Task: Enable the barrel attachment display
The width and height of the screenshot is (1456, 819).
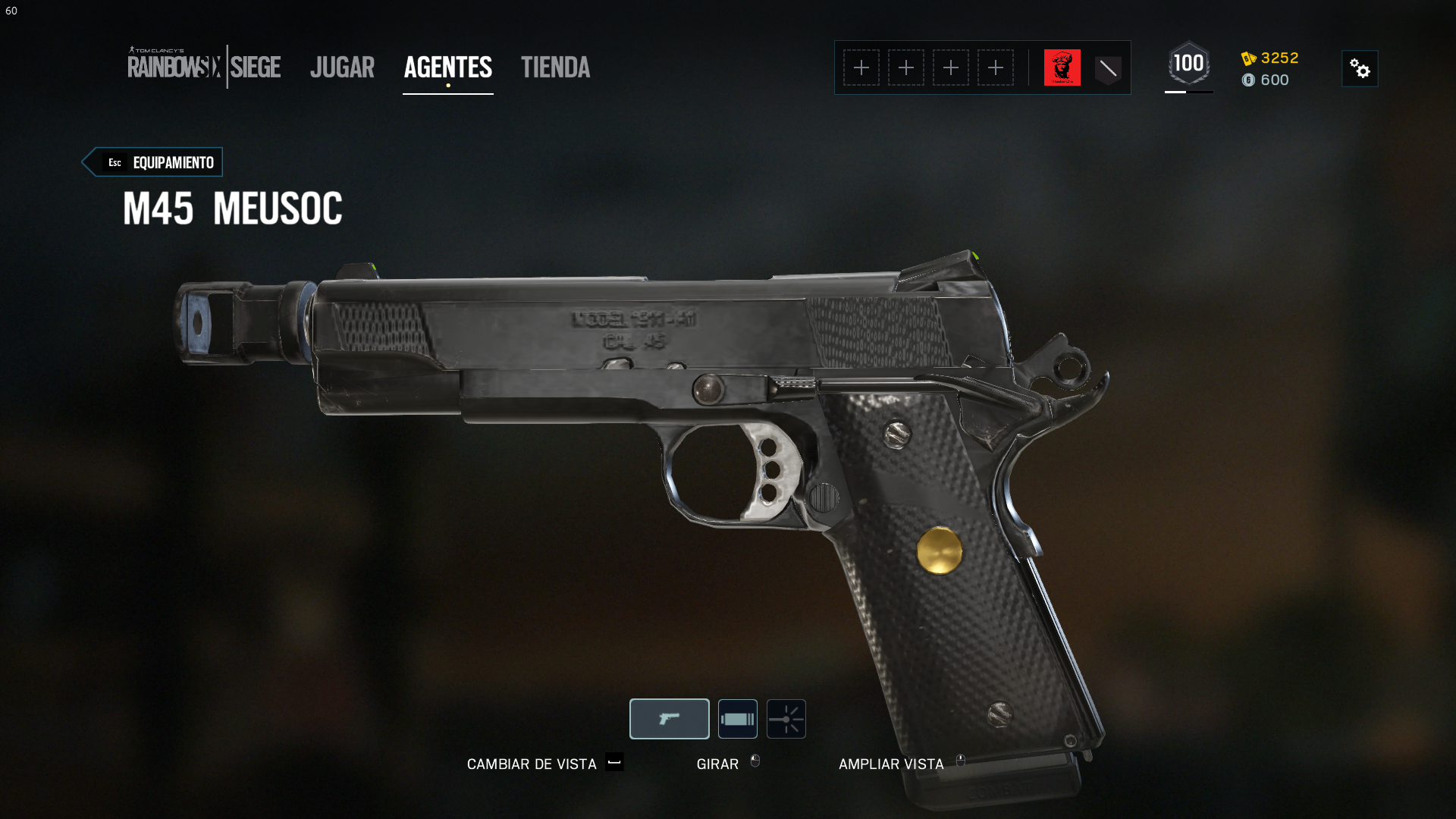Action: (x=738, y=718)
